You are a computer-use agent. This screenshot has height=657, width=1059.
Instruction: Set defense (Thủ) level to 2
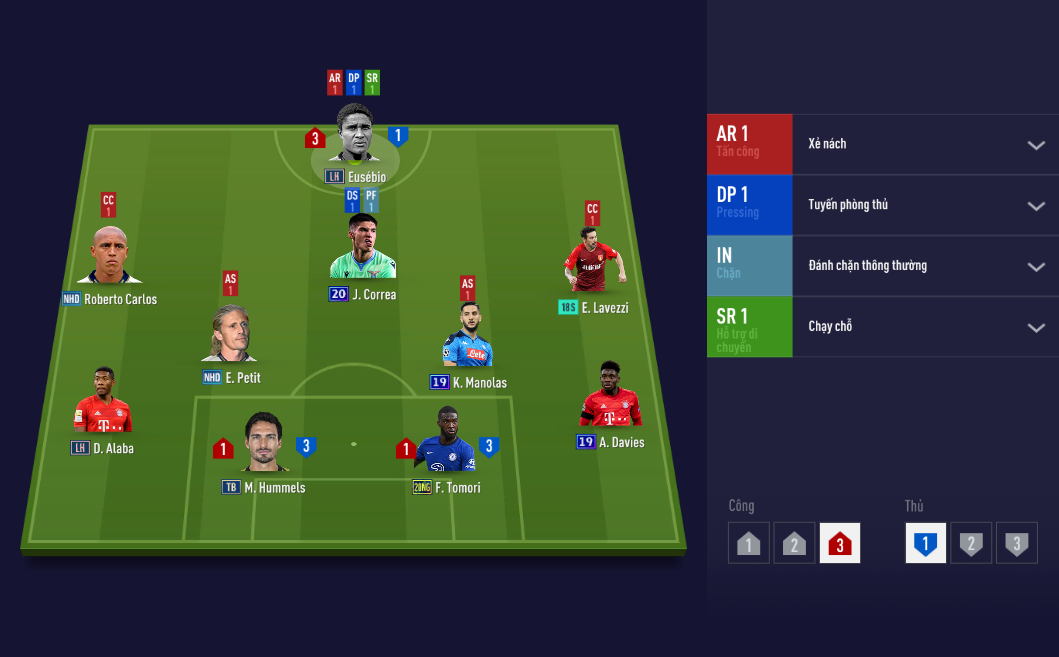[970, 543]
